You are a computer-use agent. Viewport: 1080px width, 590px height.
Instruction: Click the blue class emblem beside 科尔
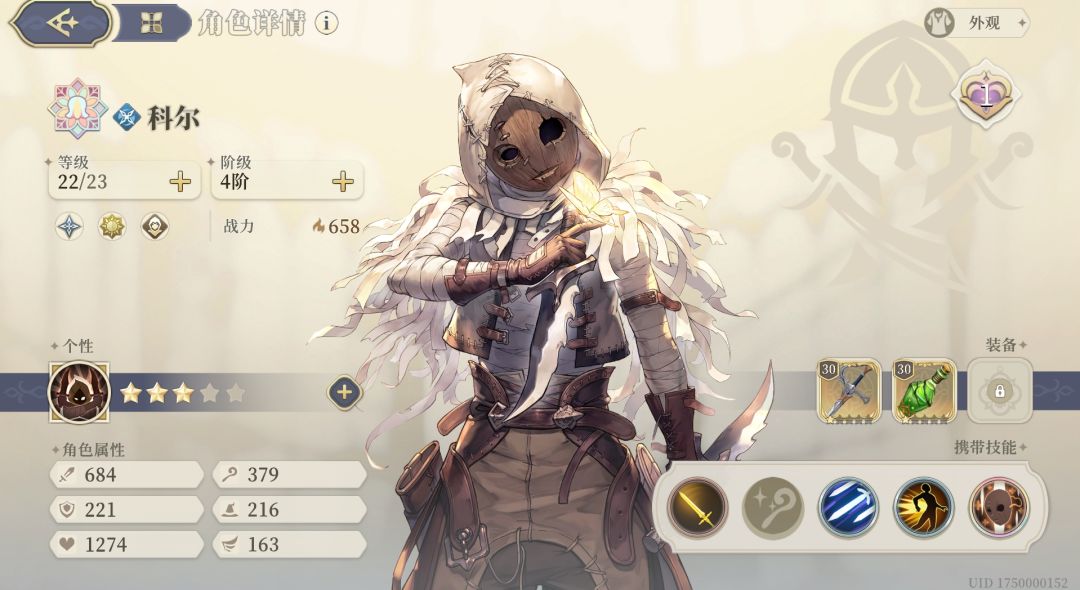coord(126,118)
